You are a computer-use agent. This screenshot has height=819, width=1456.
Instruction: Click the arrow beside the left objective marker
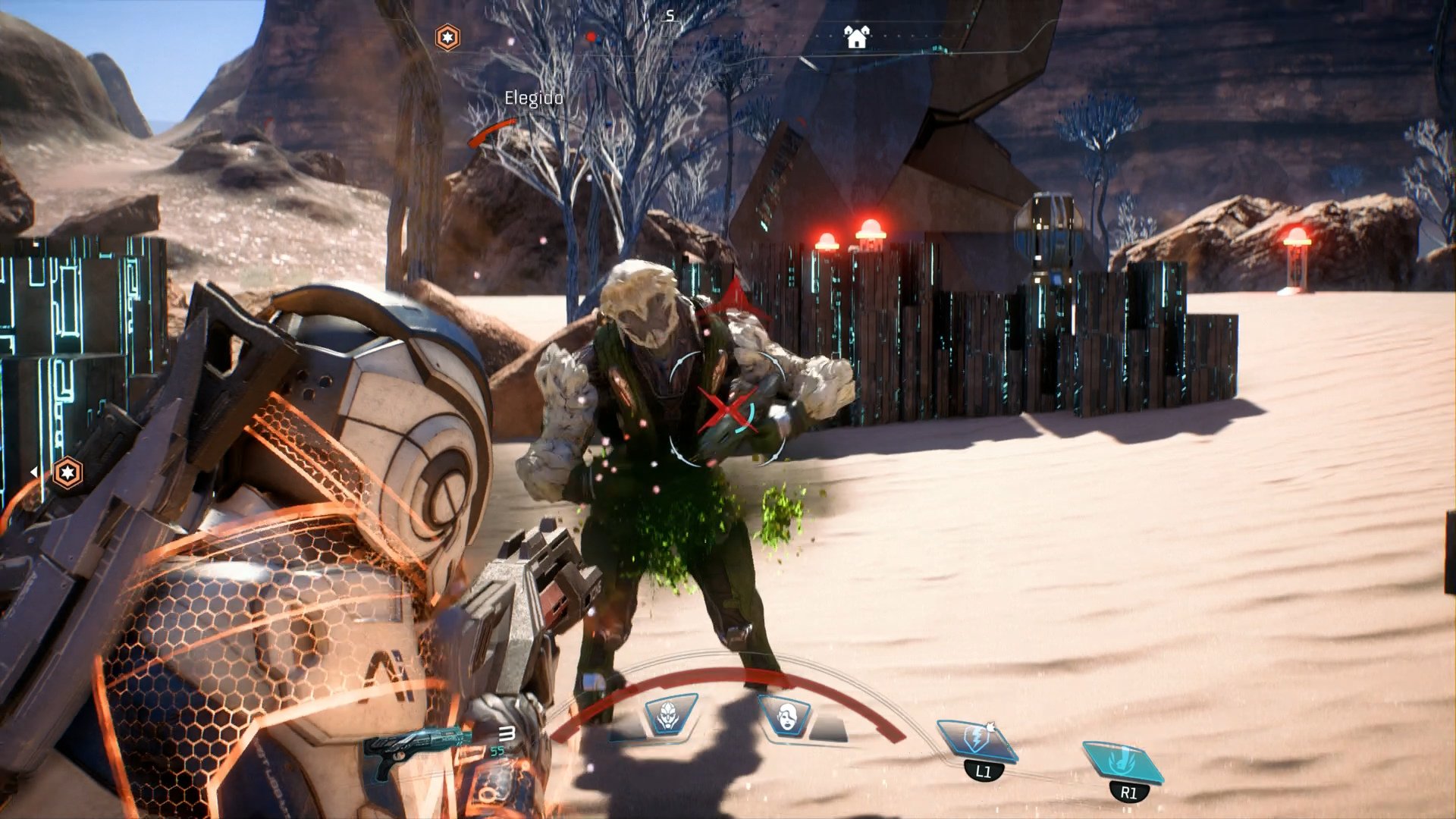coord(34,472)
